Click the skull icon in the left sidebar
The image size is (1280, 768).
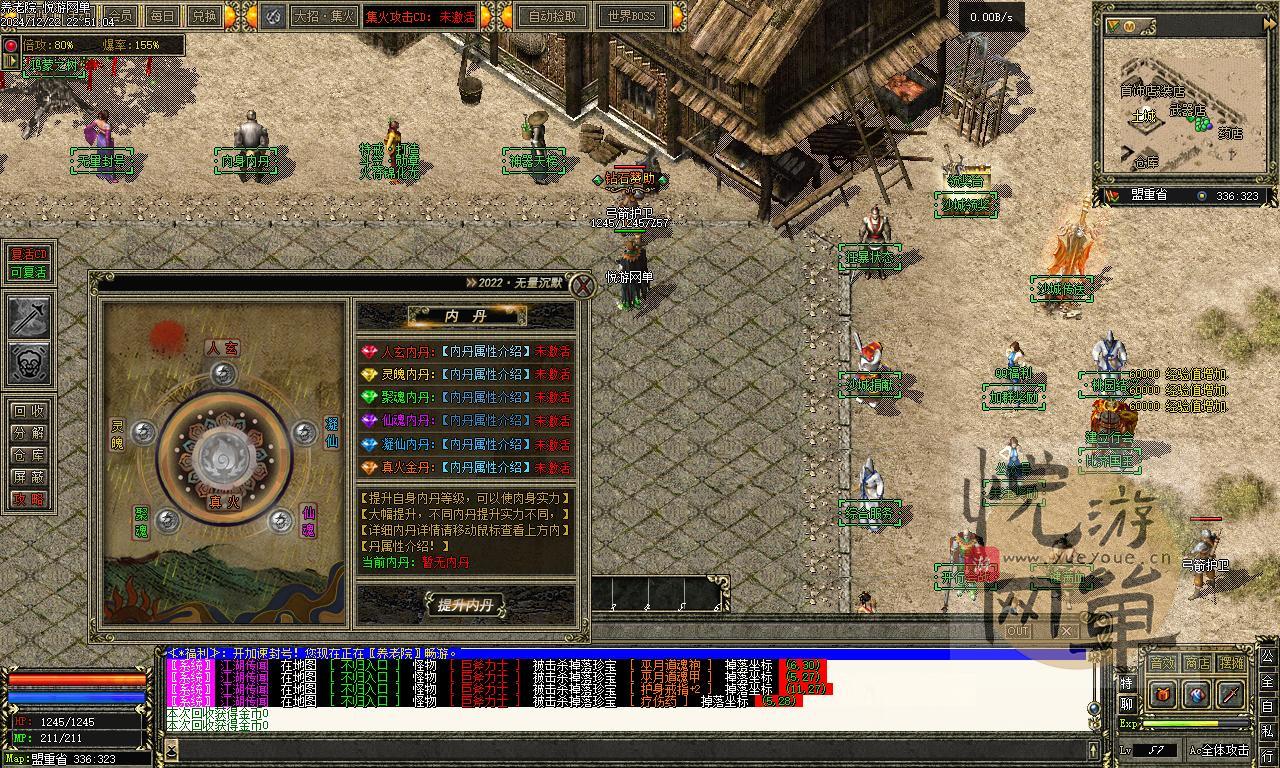tap(29, 364)
